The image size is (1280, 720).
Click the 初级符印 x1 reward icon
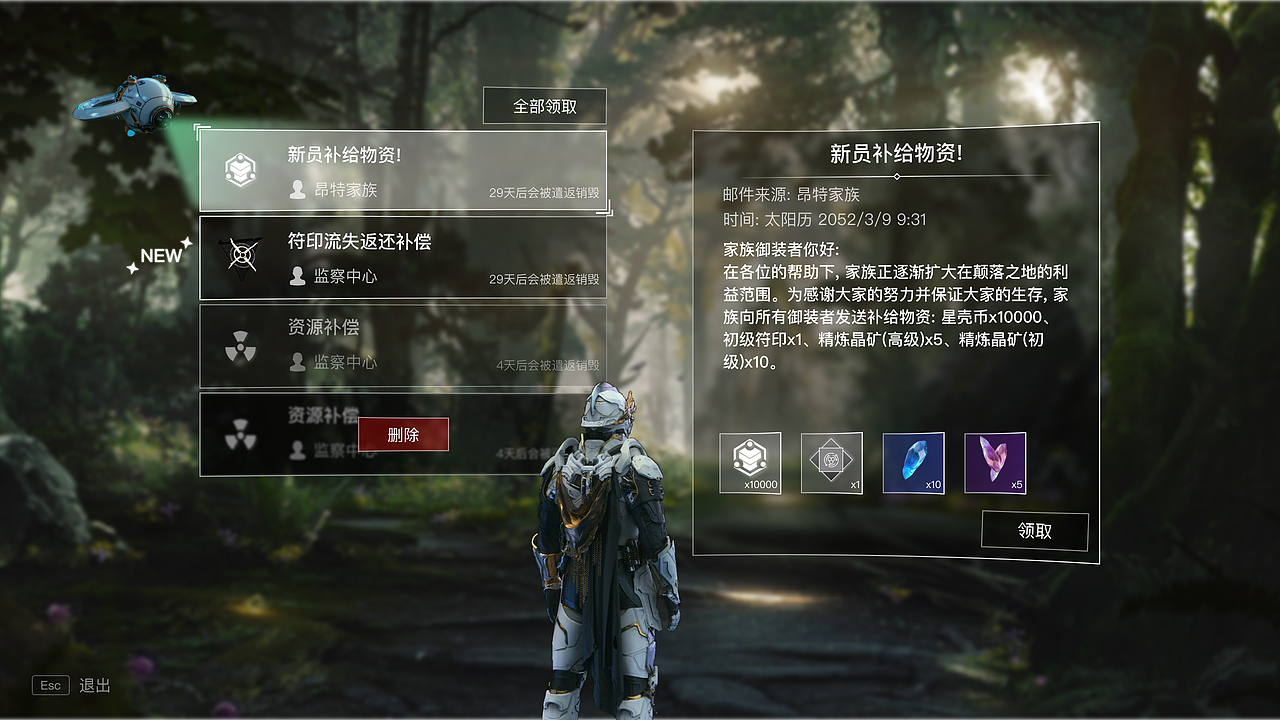click(x=831, y=462)
